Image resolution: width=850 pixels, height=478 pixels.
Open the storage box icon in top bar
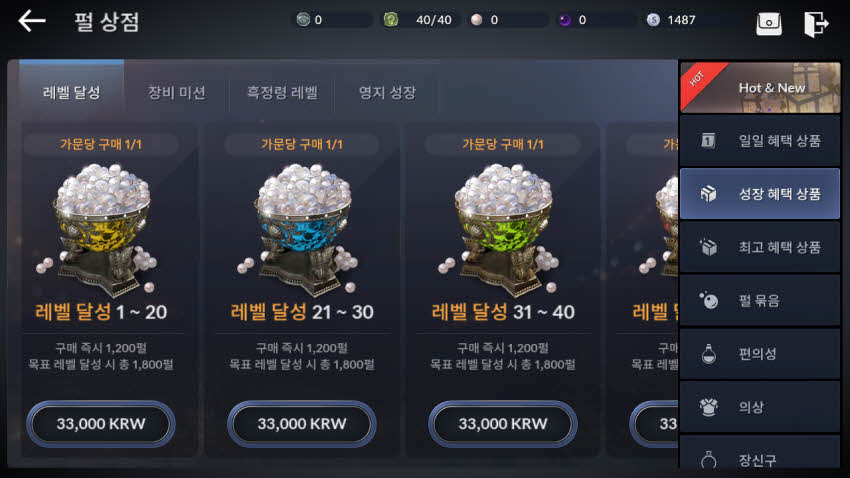point(769,23)
